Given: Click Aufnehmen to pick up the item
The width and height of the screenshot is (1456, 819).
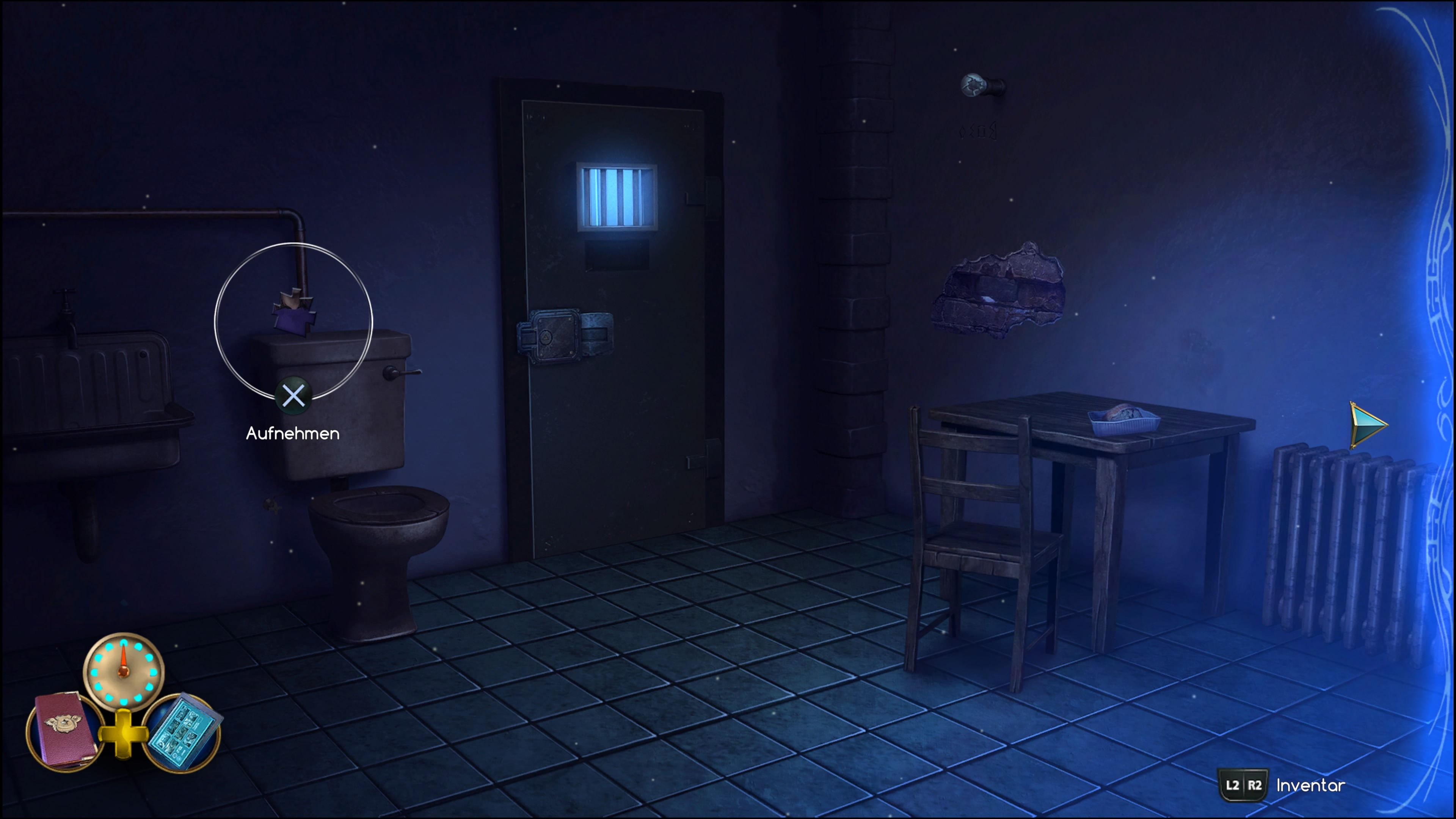Looking at the screenshot, I should [x=293, y=434].
